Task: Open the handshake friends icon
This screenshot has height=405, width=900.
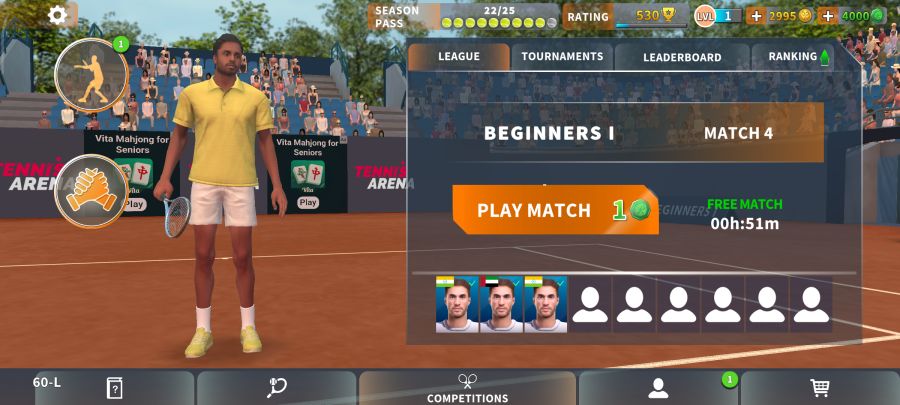Action: pyautogui.click(x=90, y=190)
